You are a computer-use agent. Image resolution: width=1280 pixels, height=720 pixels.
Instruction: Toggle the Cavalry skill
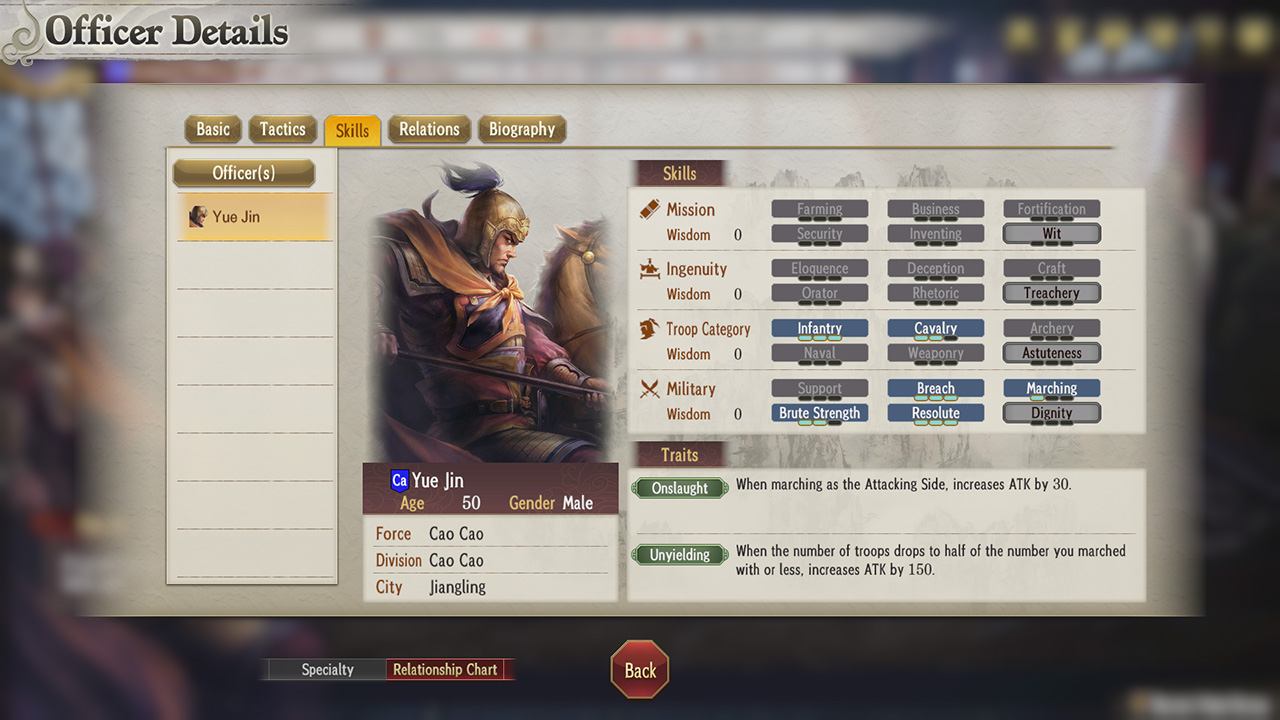coord(935,328)
